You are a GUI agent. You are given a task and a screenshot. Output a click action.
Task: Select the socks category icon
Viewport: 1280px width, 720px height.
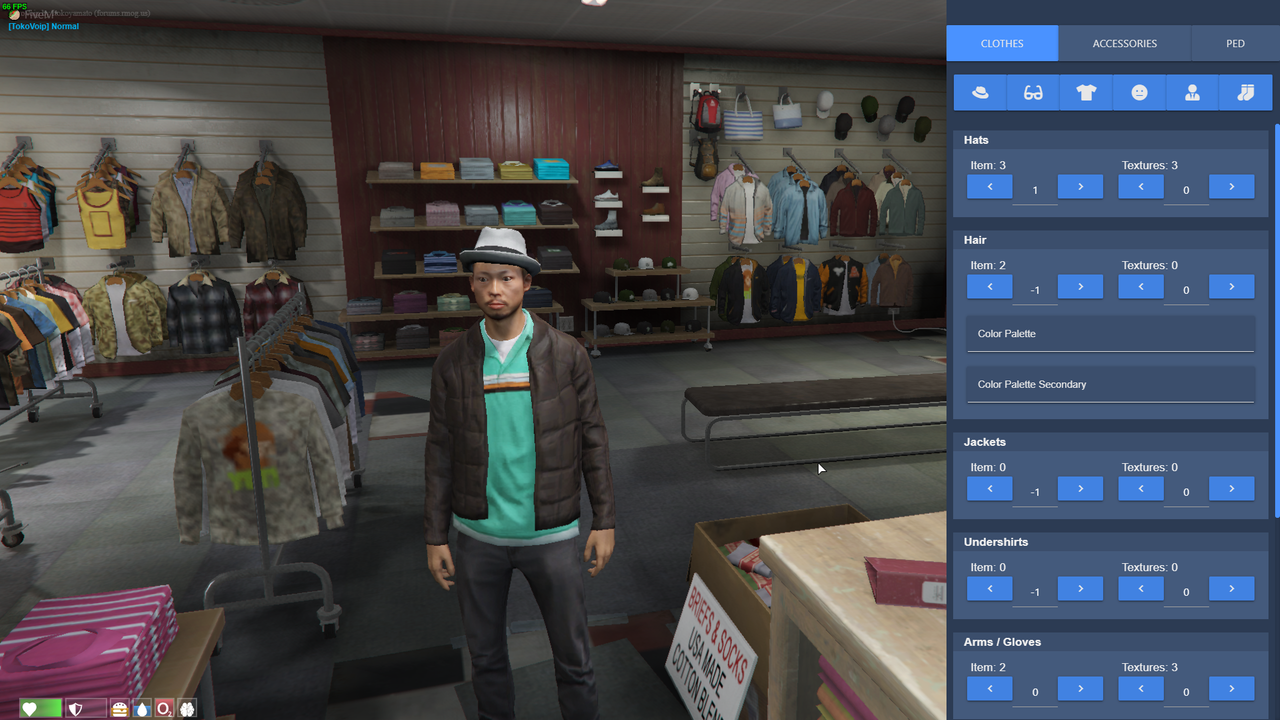point(1245,93)
